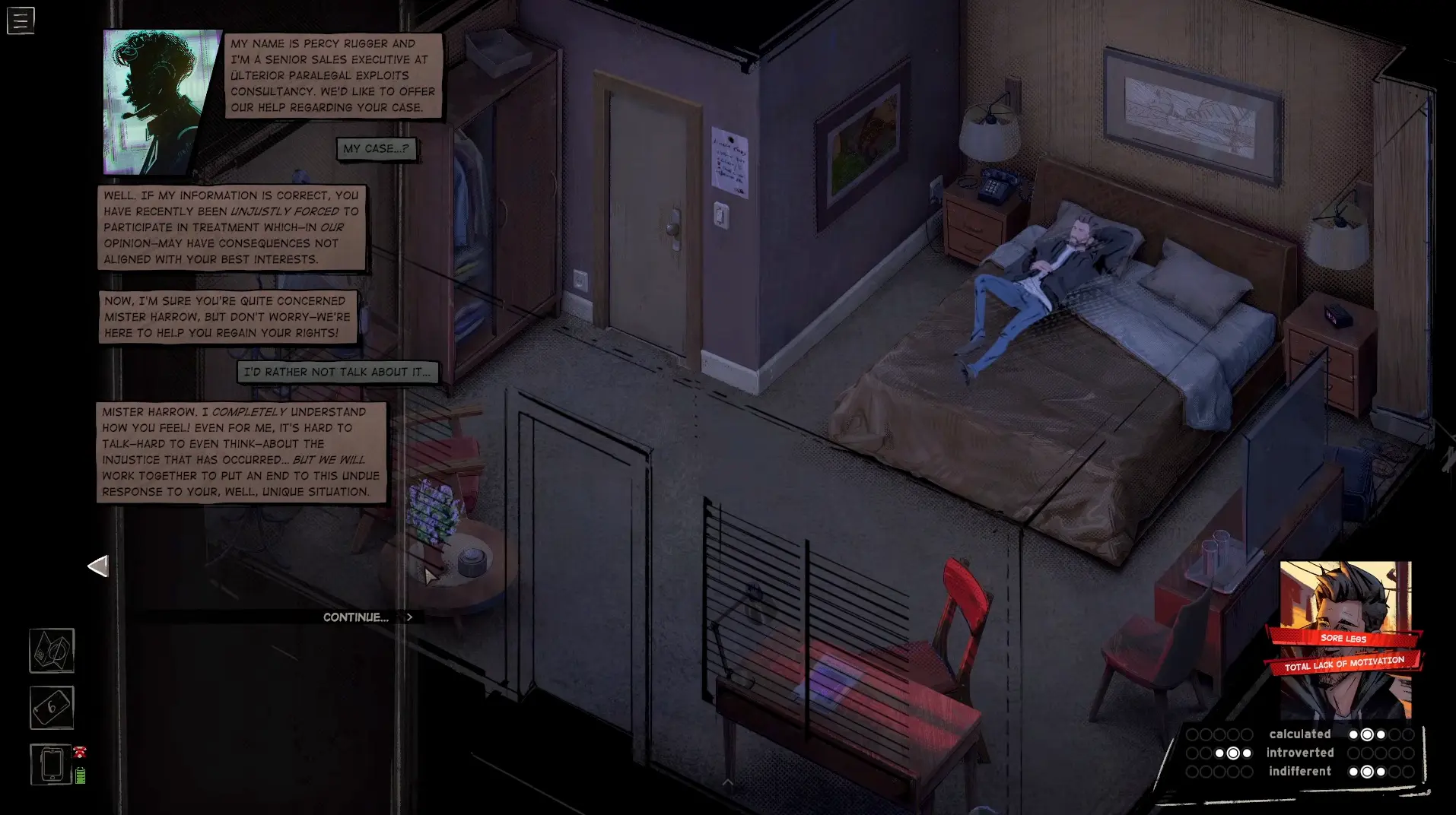Open the map icon in the lower left
The height and width of the screenshot is (815, 1456).
point(51,651)
